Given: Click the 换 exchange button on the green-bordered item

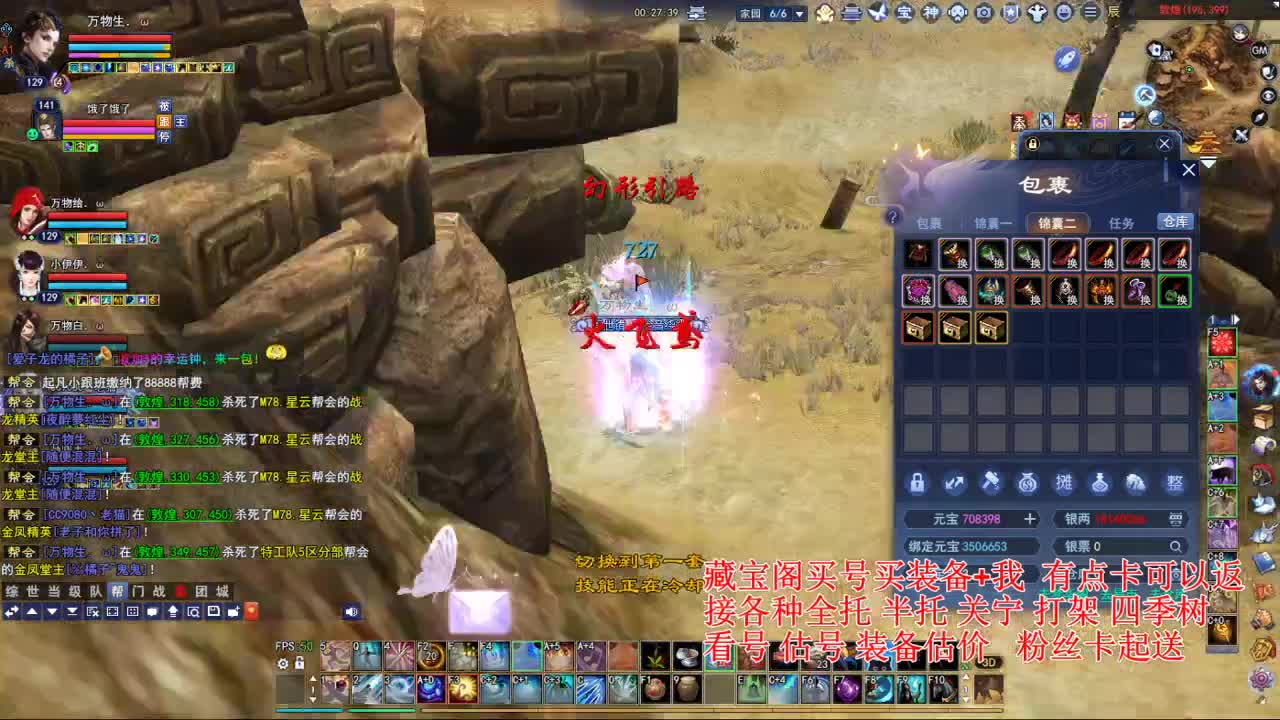Looking at the screenshot, I should click(1182, 298).
